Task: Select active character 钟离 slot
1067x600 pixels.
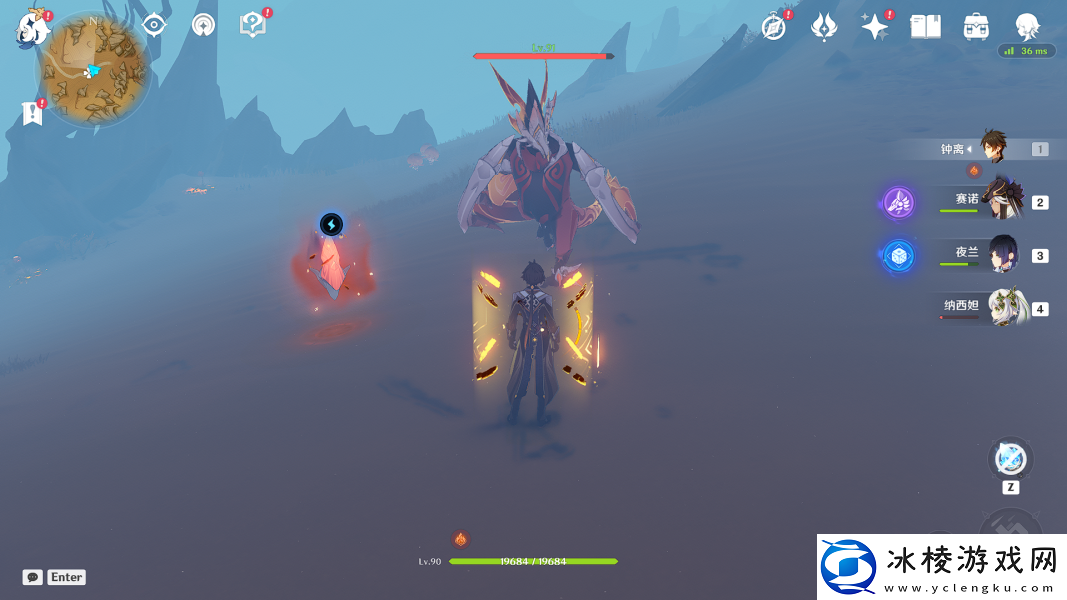Action: pos(996,149)
